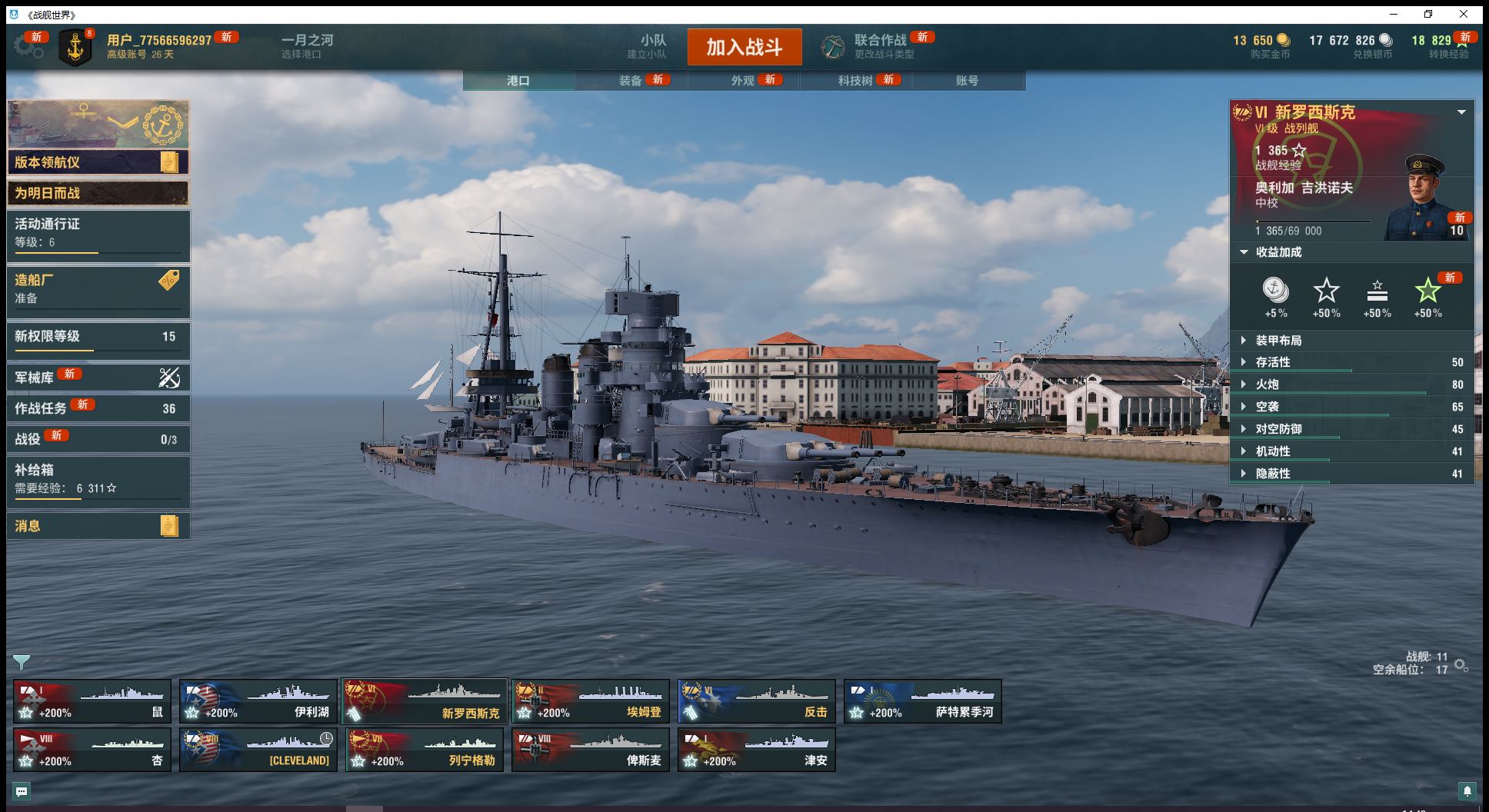Image resolution: width=1489 pixels, height=812 pixels.
Task: Select the 萨特累季河 ship card
Action: (x=922, y=701)
